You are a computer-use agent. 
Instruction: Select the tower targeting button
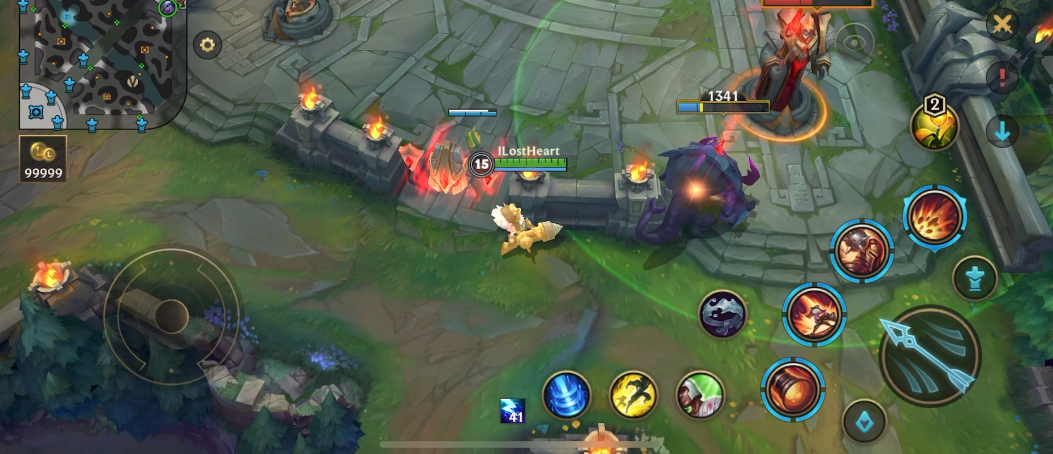975,278
